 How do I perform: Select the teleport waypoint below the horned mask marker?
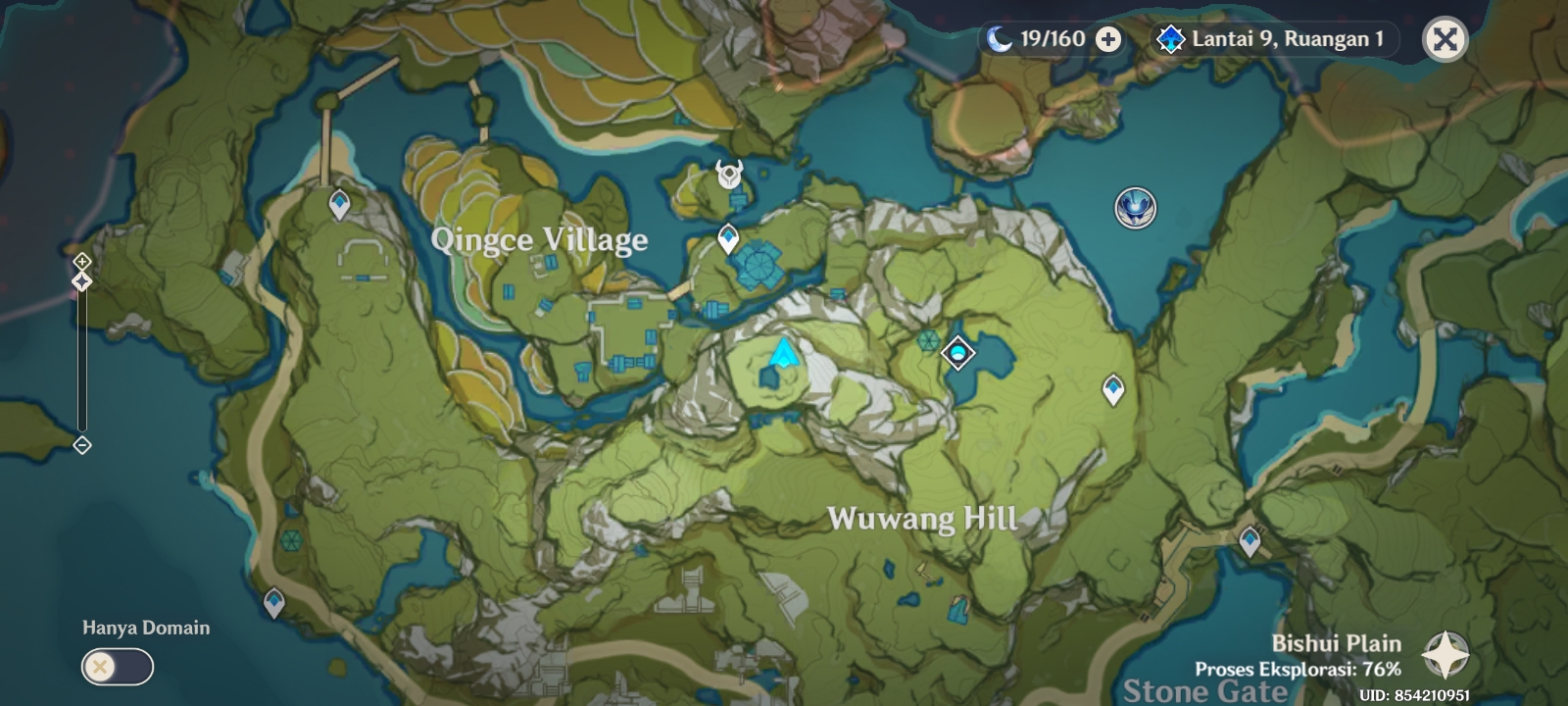point(728,237)
